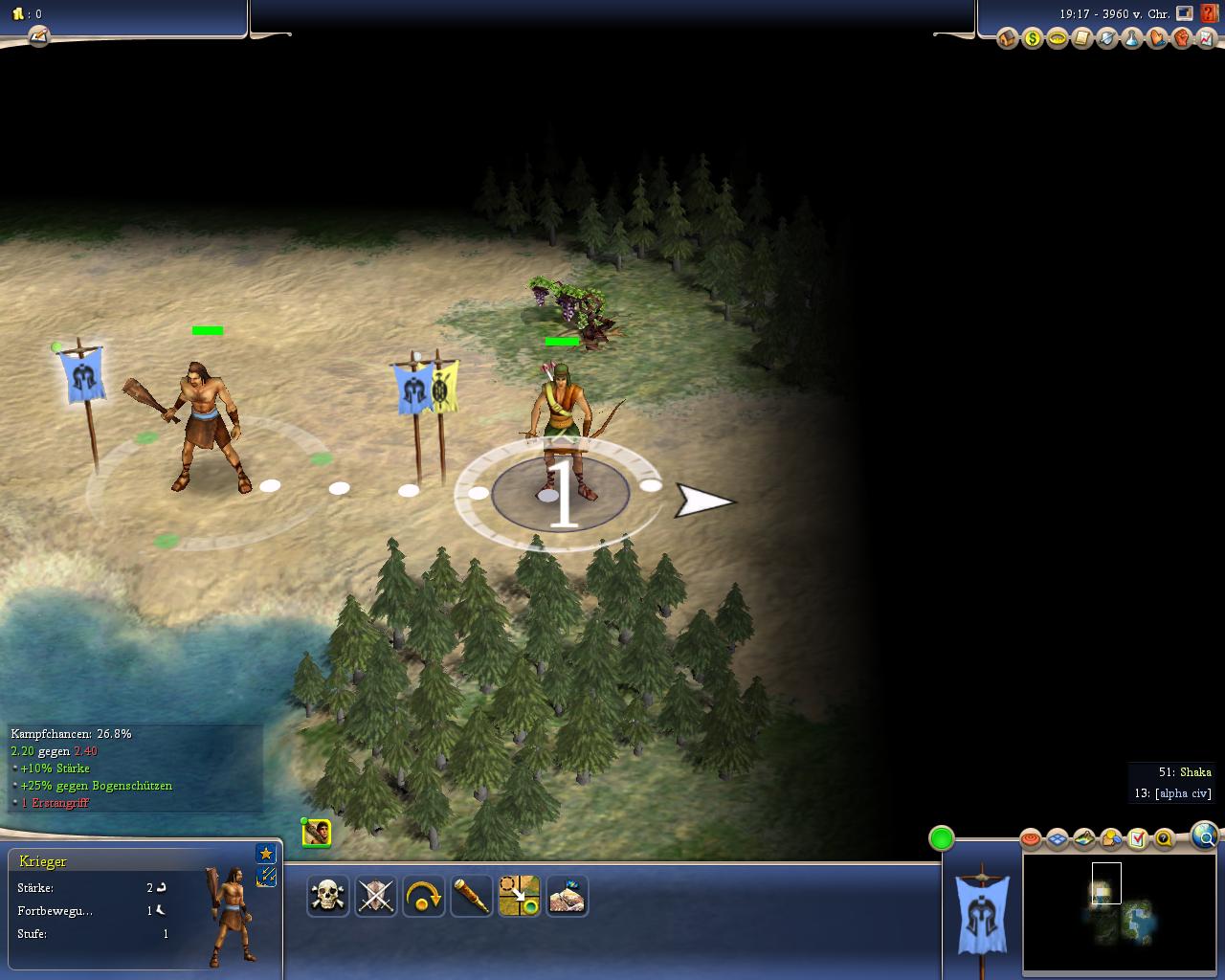Open the financial advisor dollar icon
The image size is (1225, 980).
pos(1033,39)
